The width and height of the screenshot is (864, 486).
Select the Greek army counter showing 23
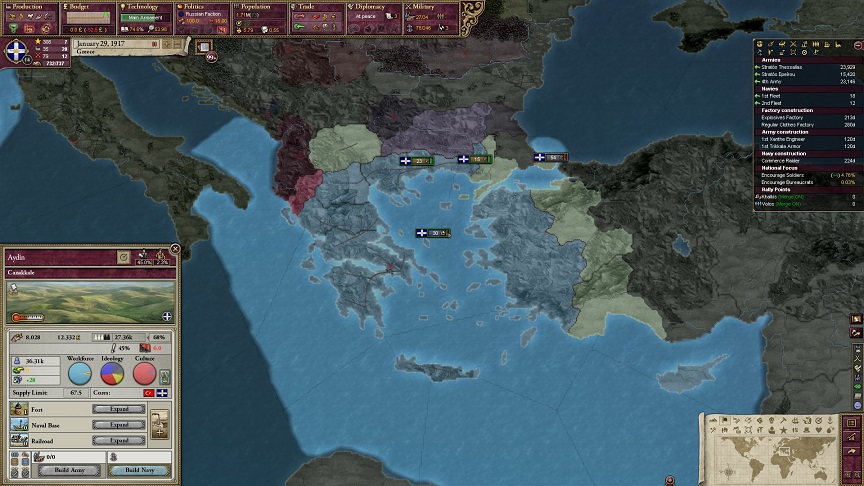point(416,160)
